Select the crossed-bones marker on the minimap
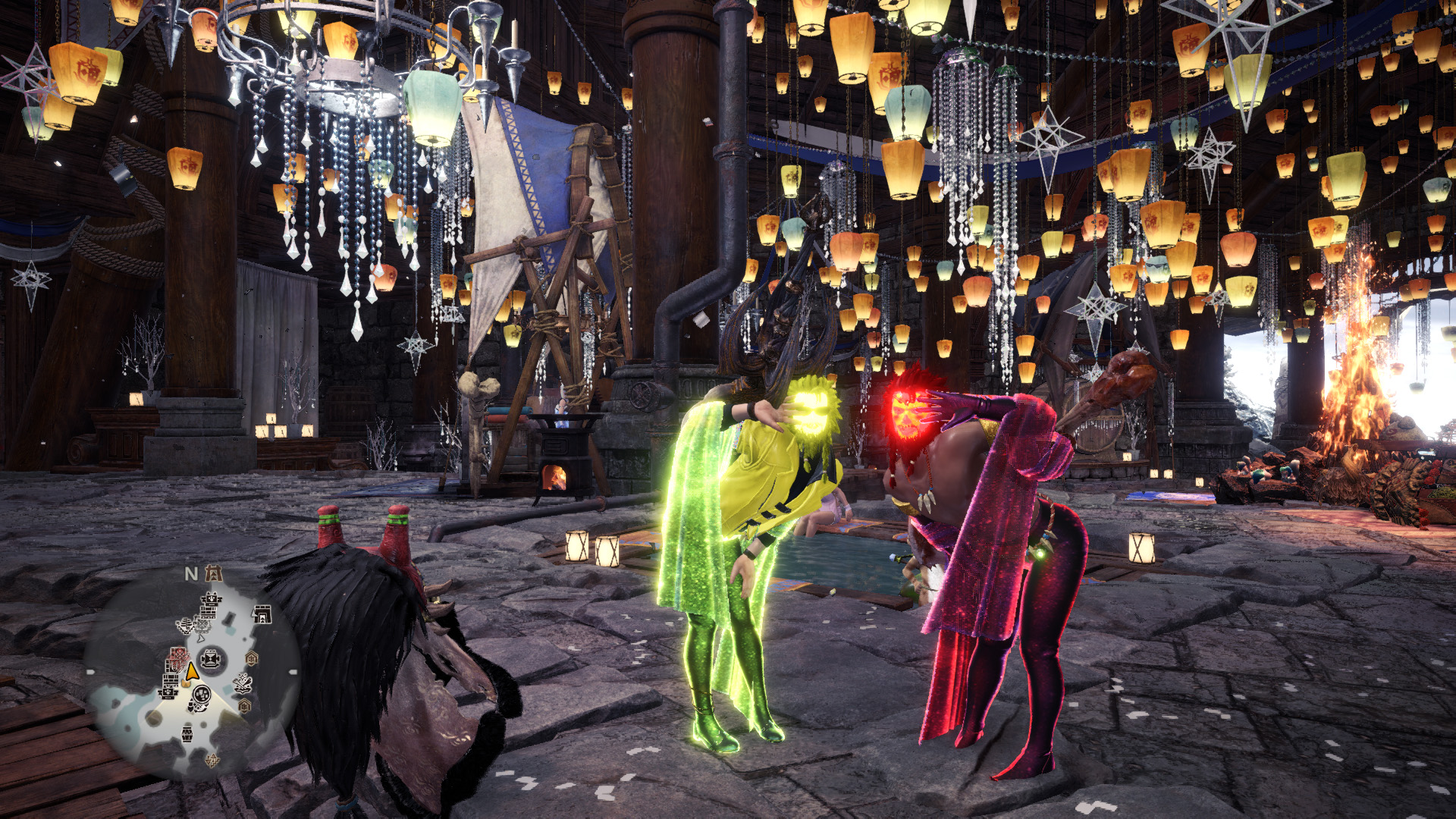Image resolution: width=1456 pixels, height=819 pixels. pos(243,683)
